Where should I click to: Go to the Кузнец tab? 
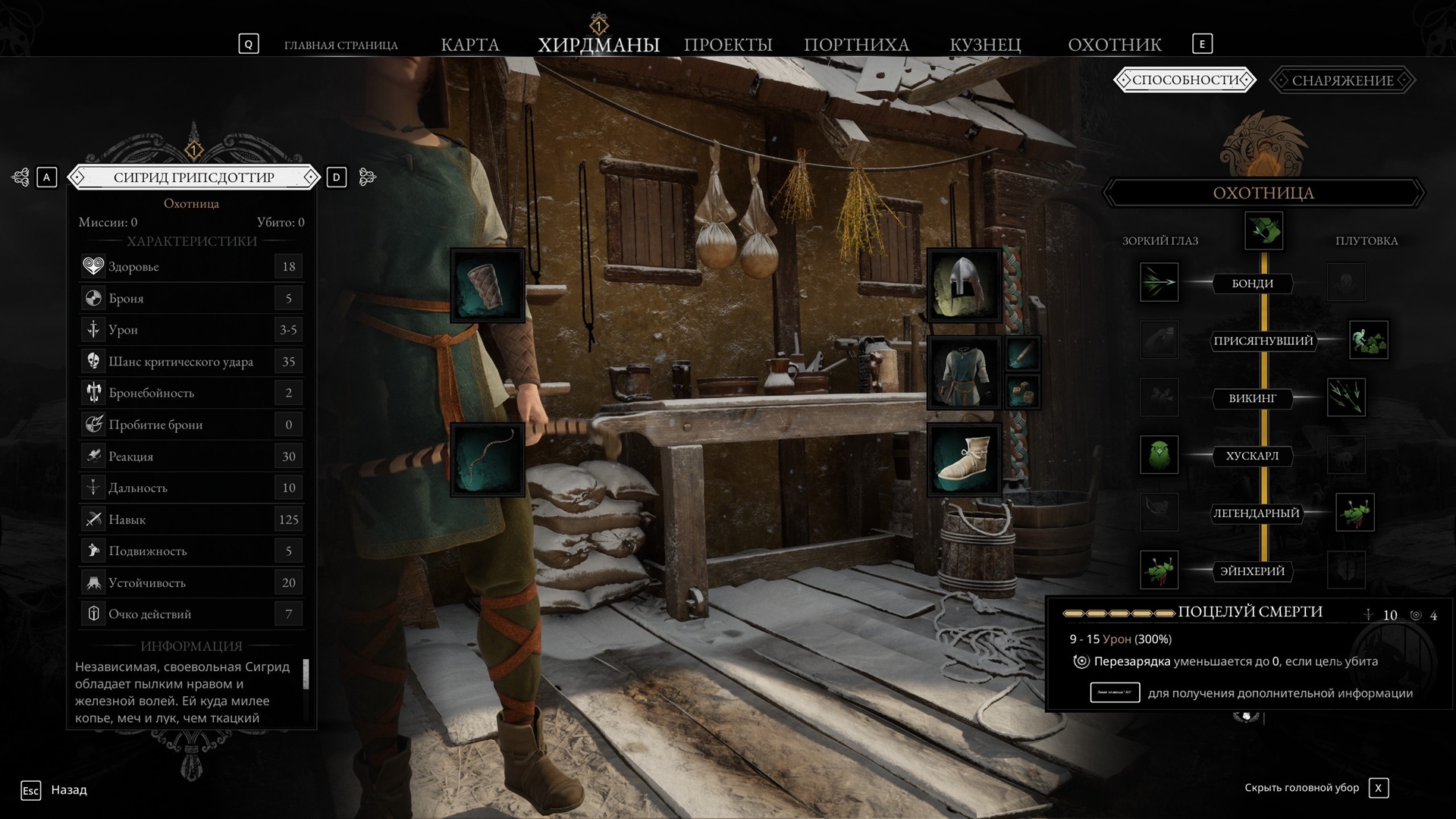(985, 45)
